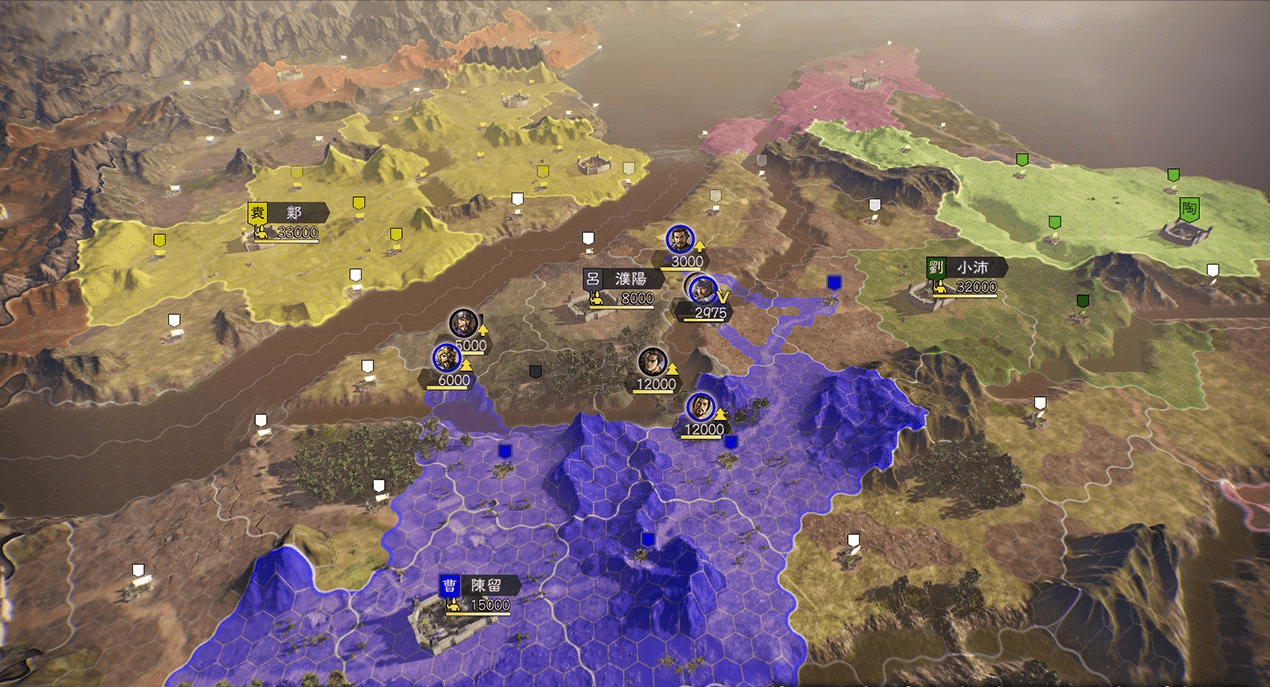
Task: Select the black-ringed 12000 troop unit portrait
Action: coord(651,361)
